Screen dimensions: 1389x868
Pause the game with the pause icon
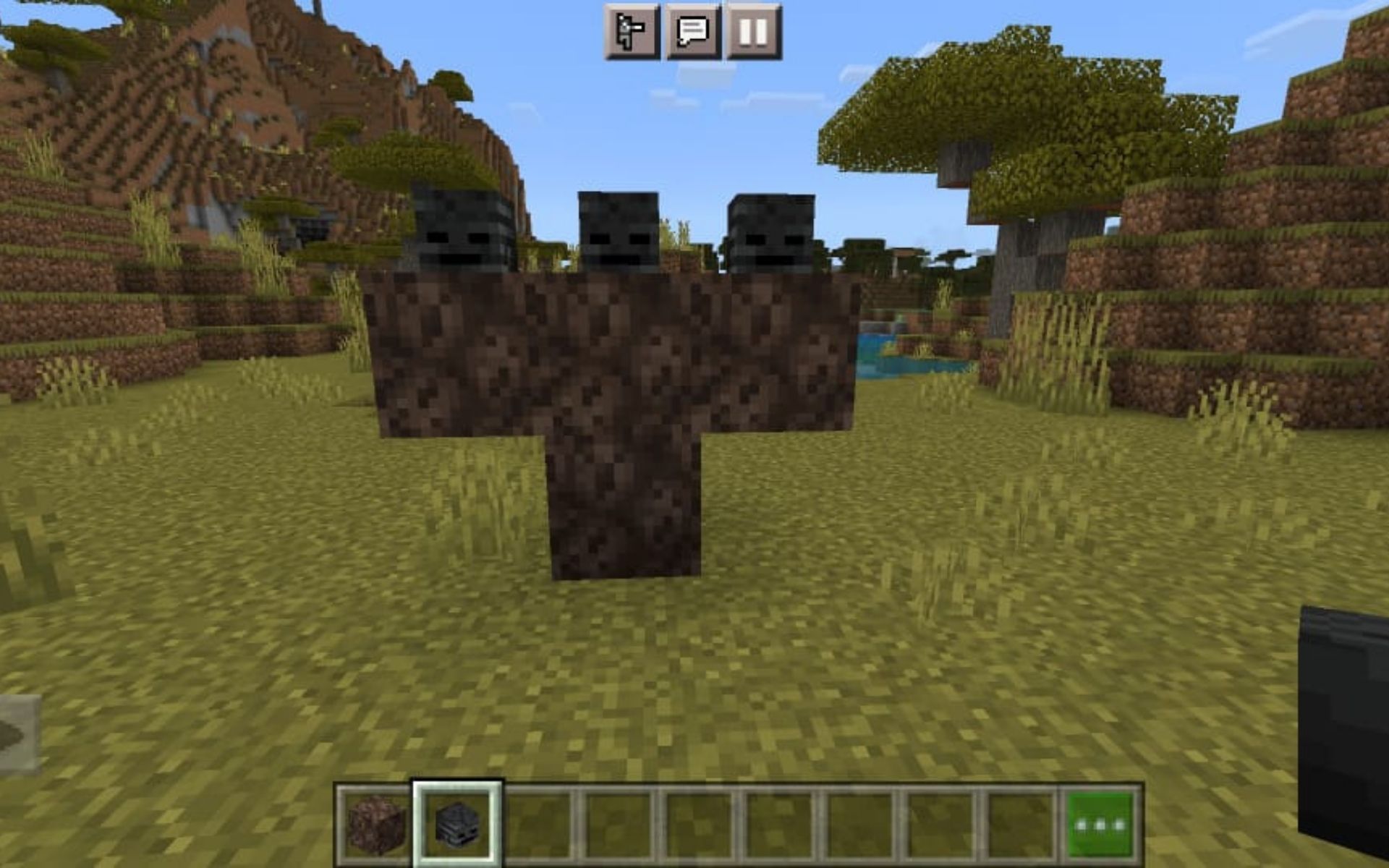(x=755, y=32)
